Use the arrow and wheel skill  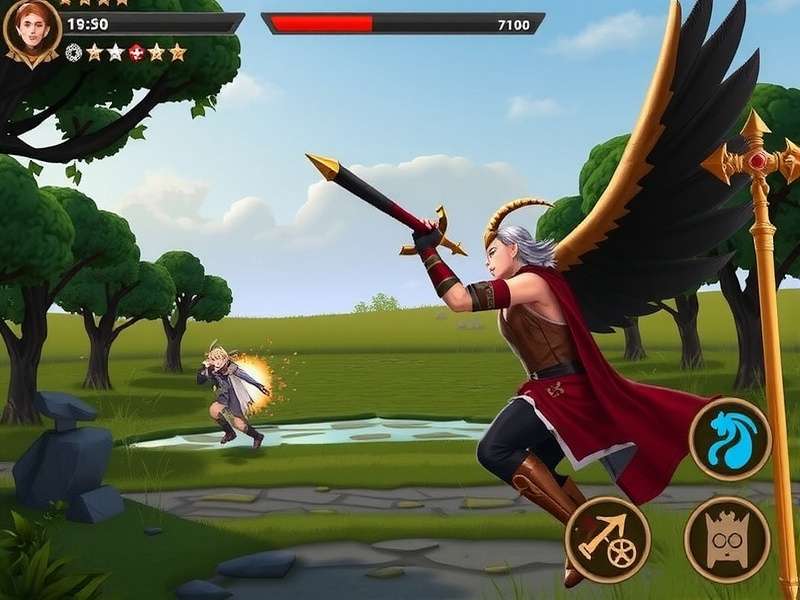(607, 539)
